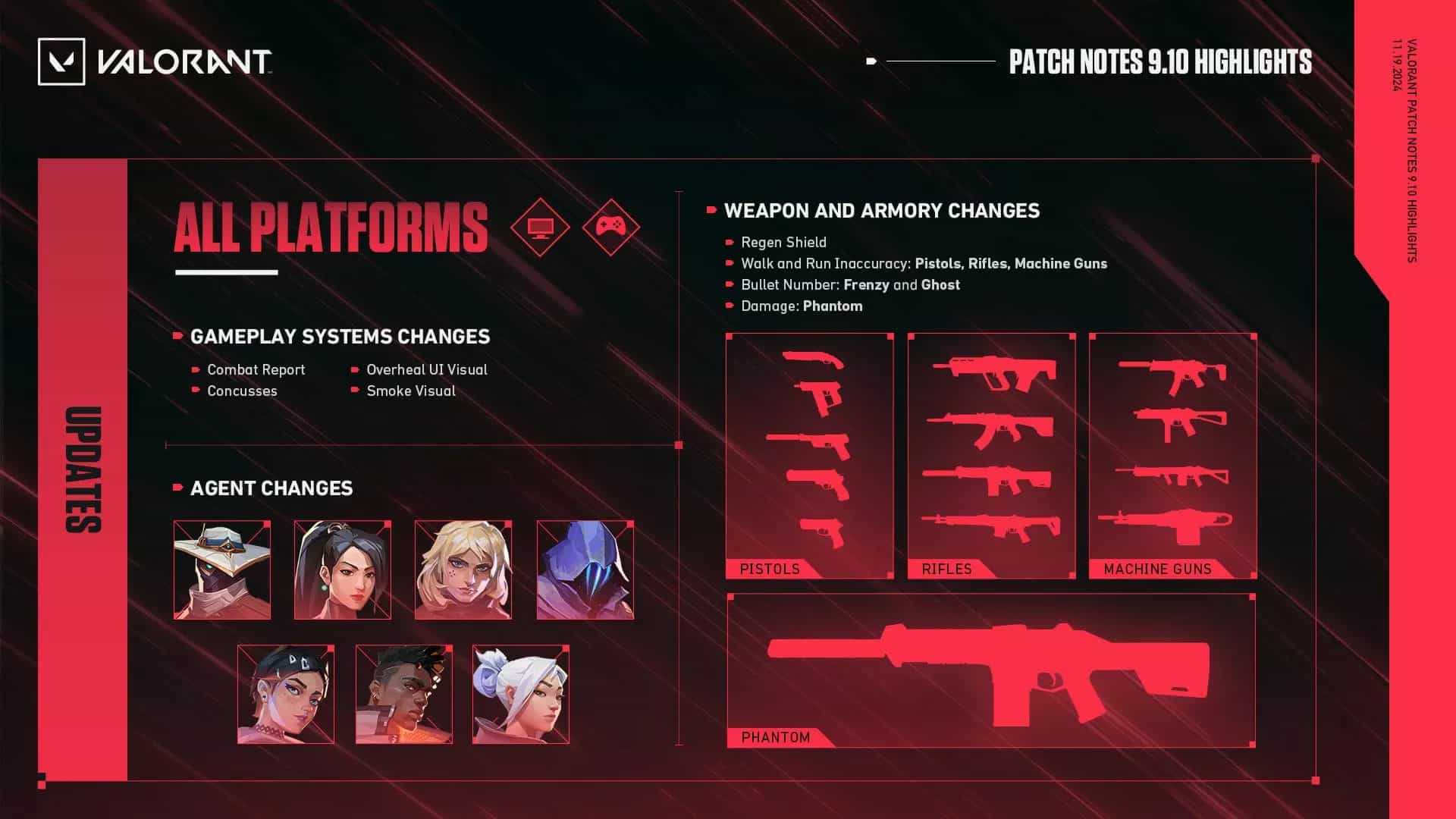This screenshot has width=1456, height=819.
Task: Choose the Cypher agent portrait
Action: coord(222,570)
